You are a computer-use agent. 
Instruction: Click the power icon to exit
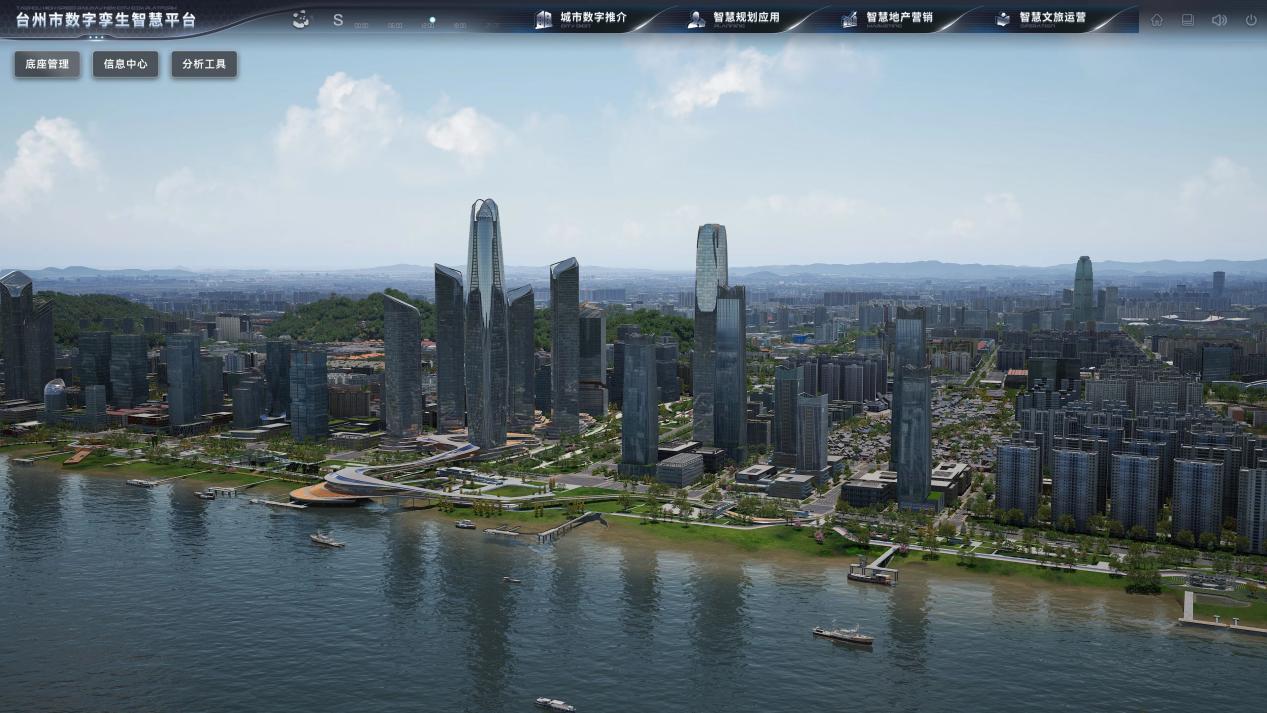(x=1251, y=20)
